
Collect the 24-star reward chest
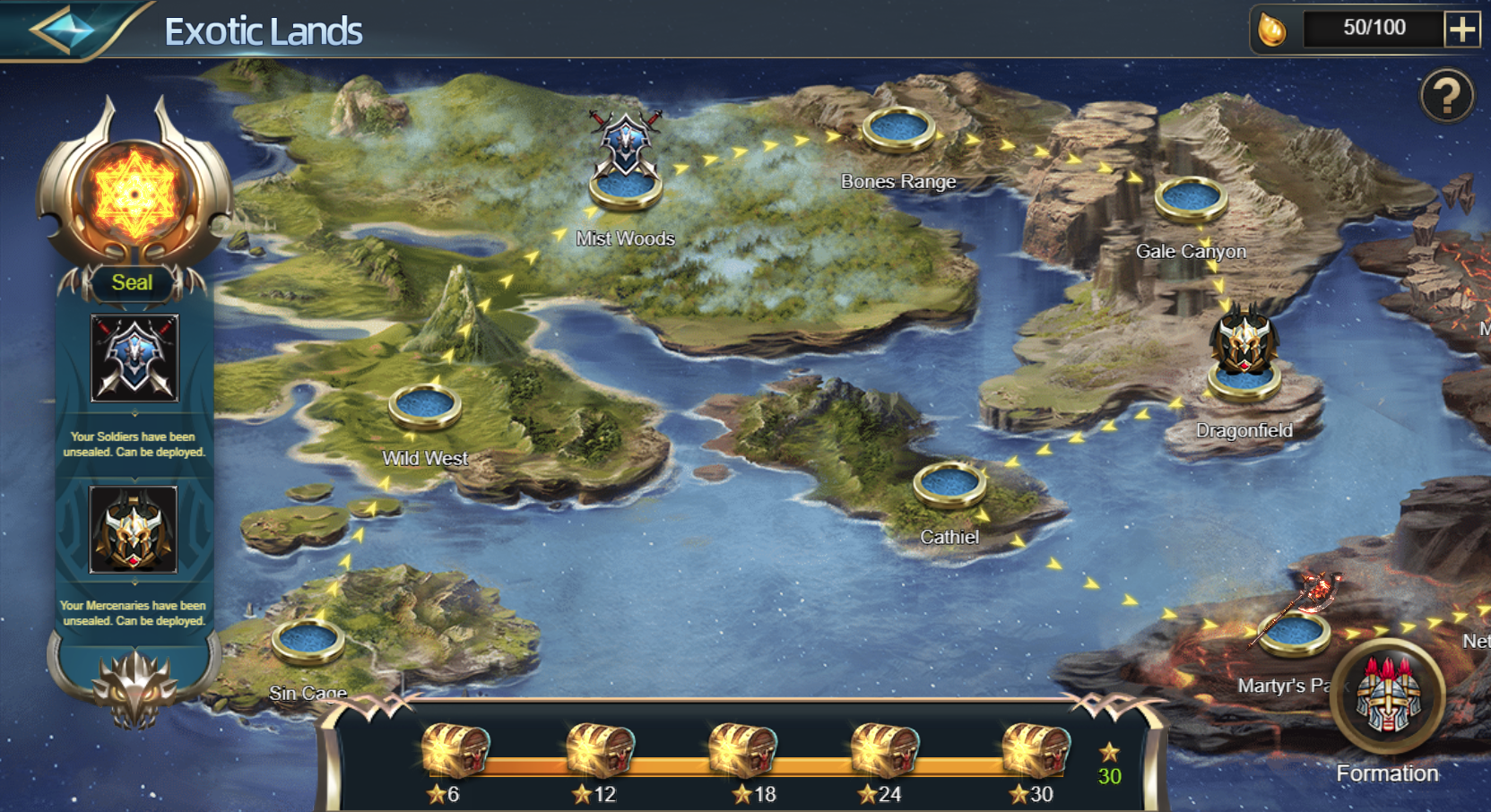(884, 749)
